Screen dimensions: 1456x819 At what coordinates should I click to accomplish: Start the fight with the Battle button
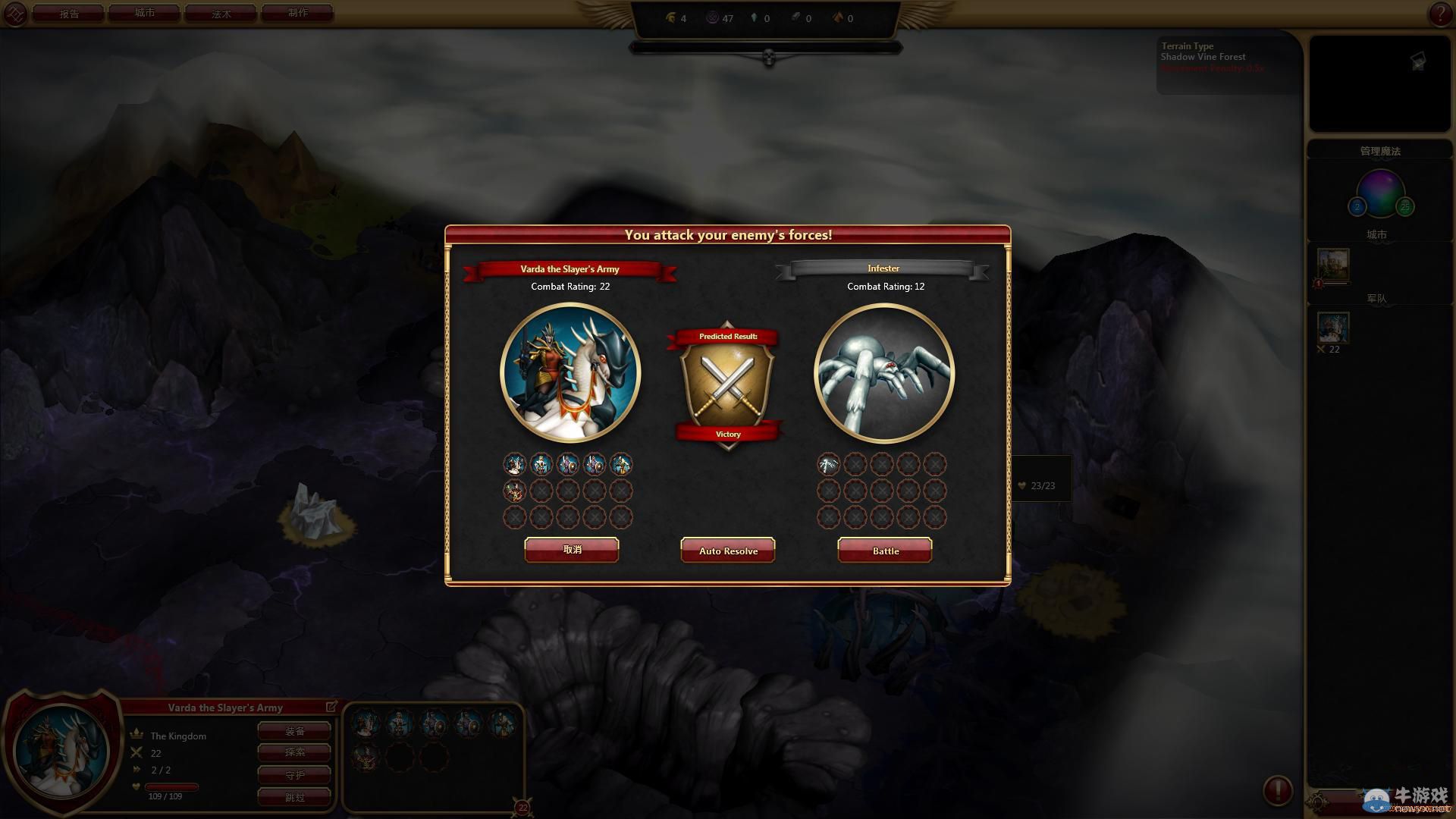[x=885, y=551]
